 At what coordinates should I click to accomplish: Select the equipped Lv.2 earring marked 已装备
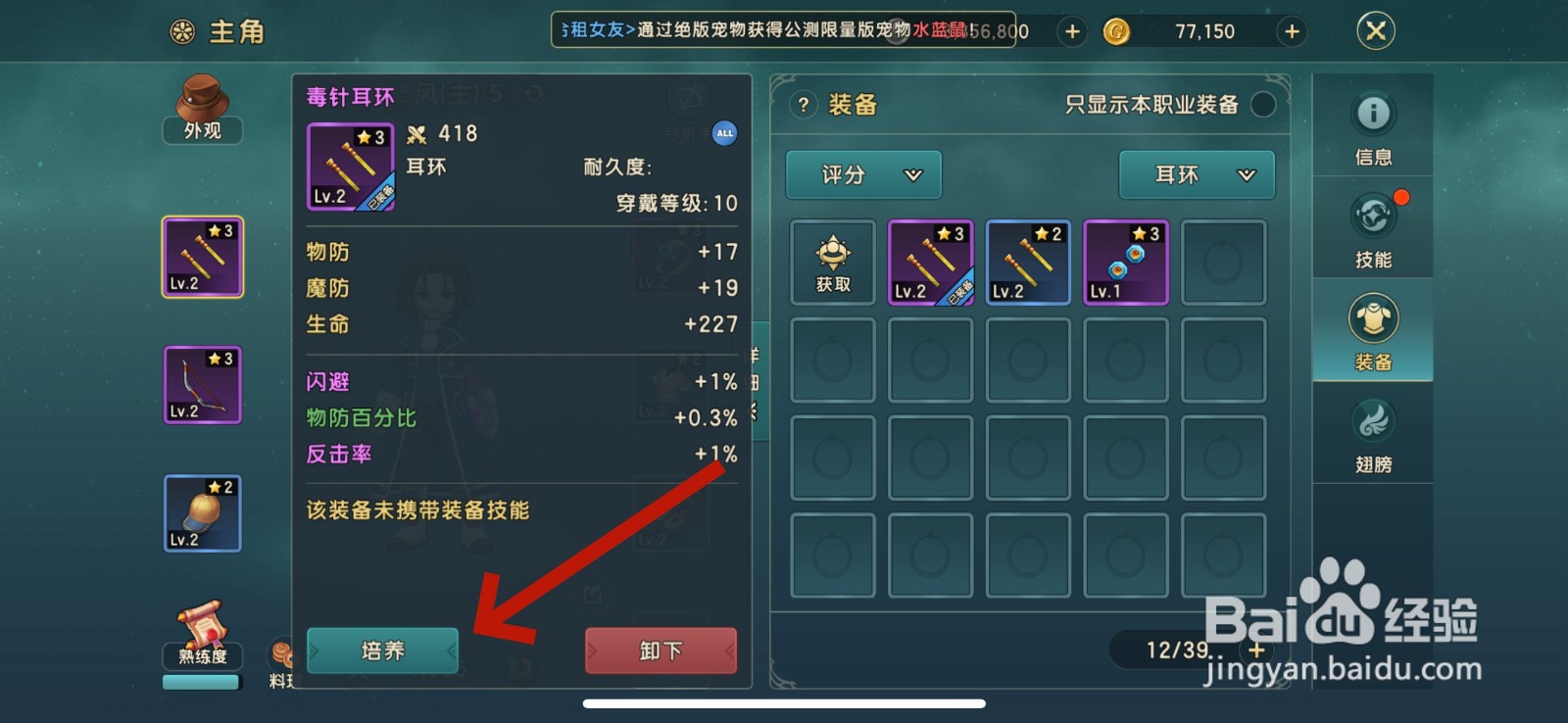930,262
